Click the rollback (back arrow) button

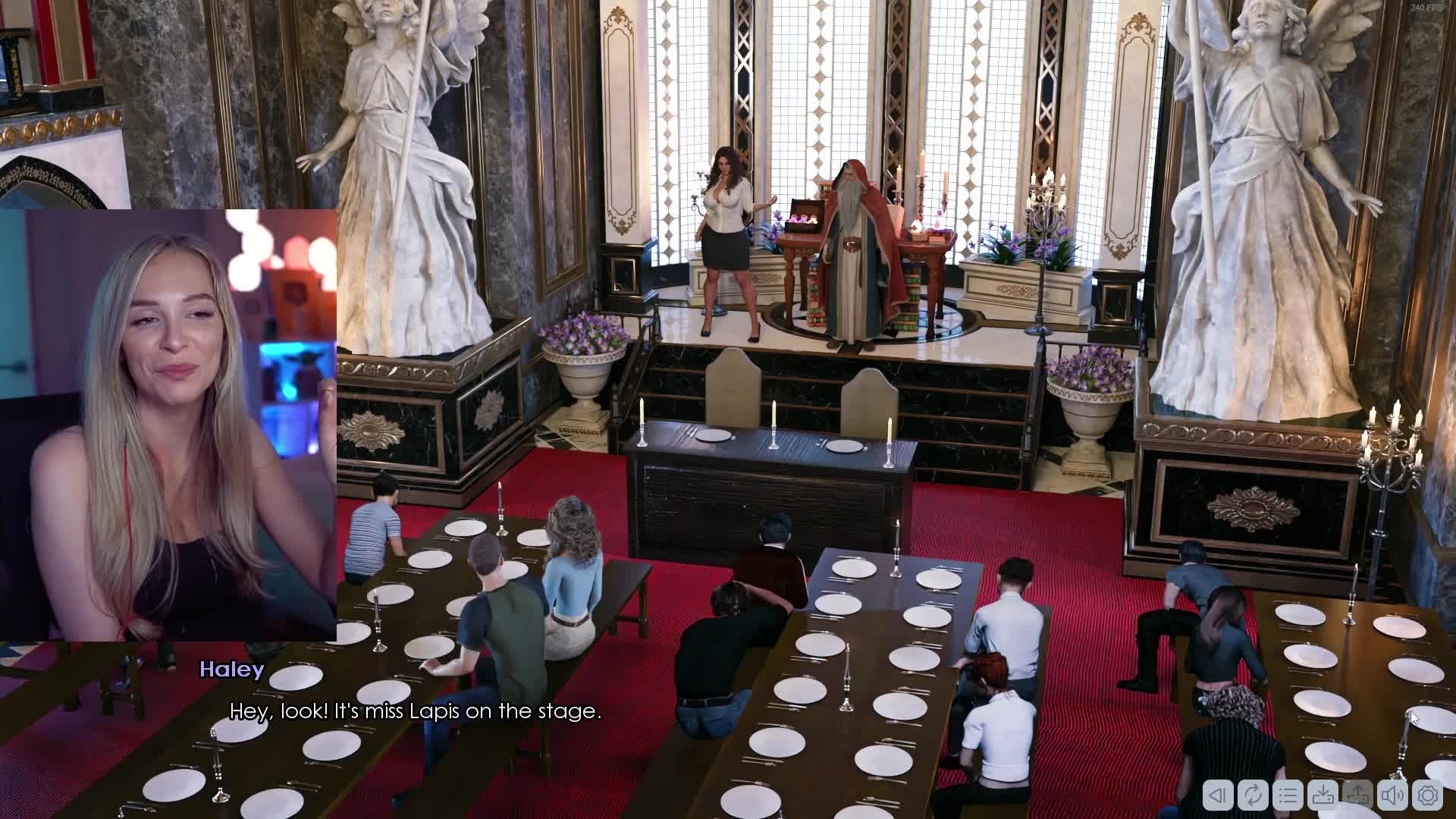pyautogui.click(x=1218, y=795)
